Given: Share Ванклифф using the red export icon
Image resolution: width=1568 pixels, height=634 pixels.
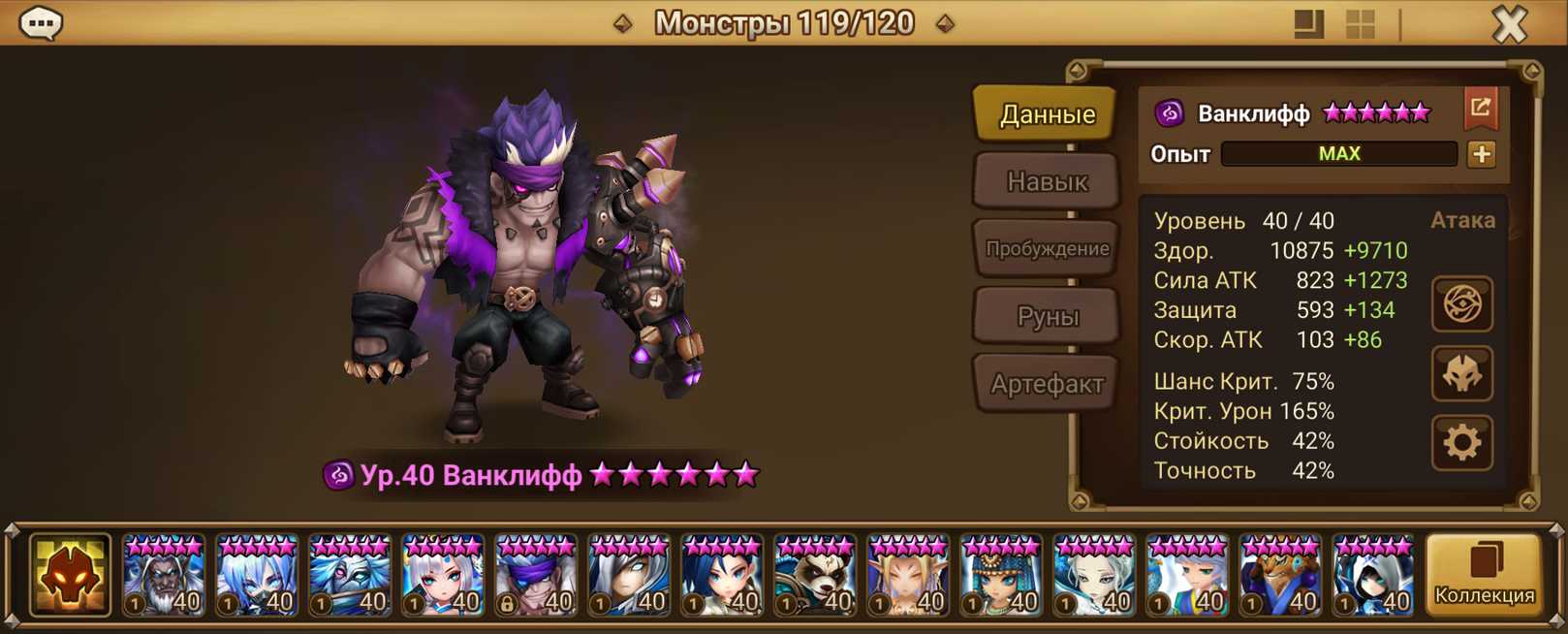Looking at the screenshot, I should click(x=1480, y=109).
